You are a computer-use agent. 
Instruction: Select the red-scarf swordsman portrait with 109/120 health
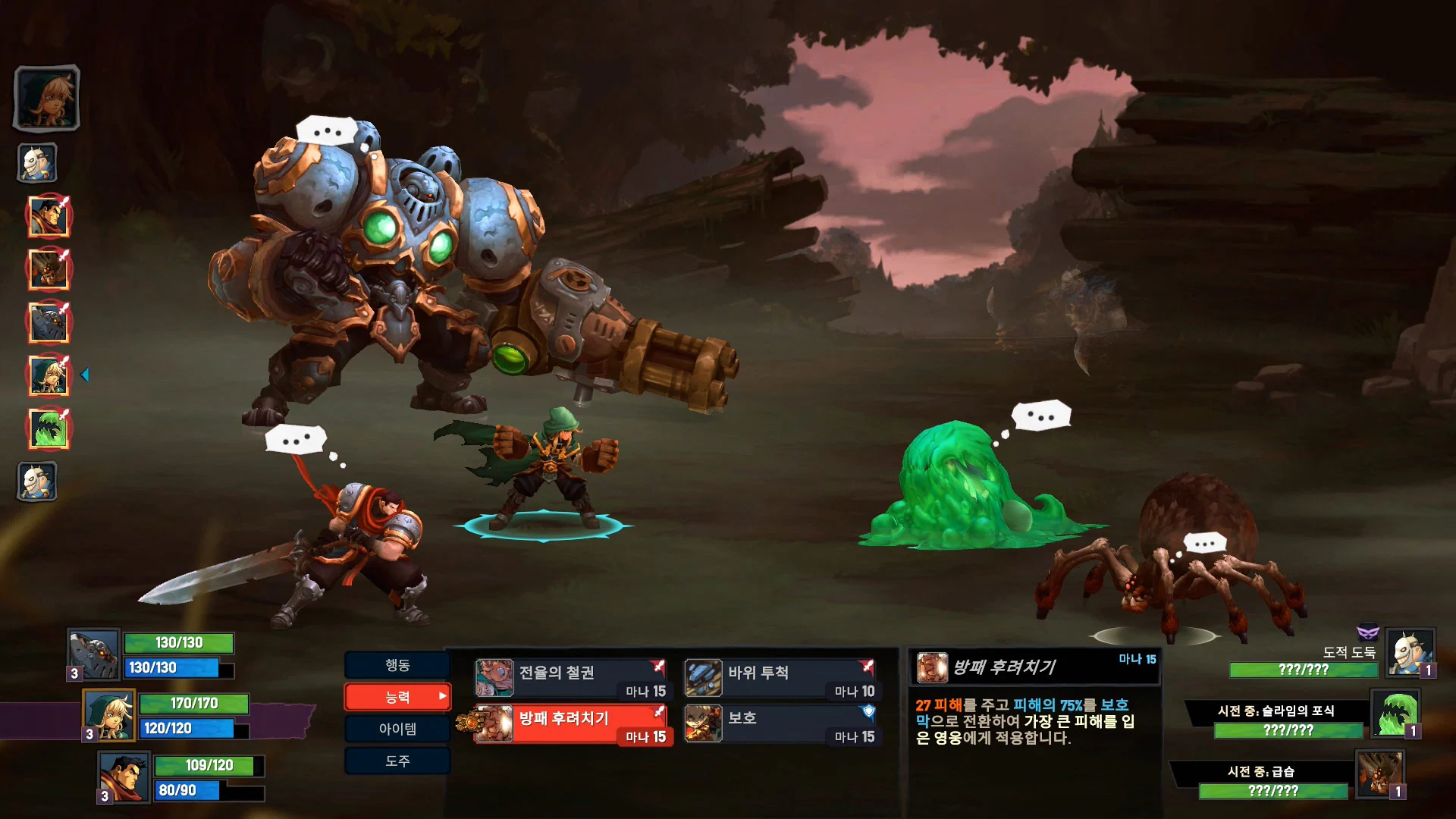[x=124, y=777]
